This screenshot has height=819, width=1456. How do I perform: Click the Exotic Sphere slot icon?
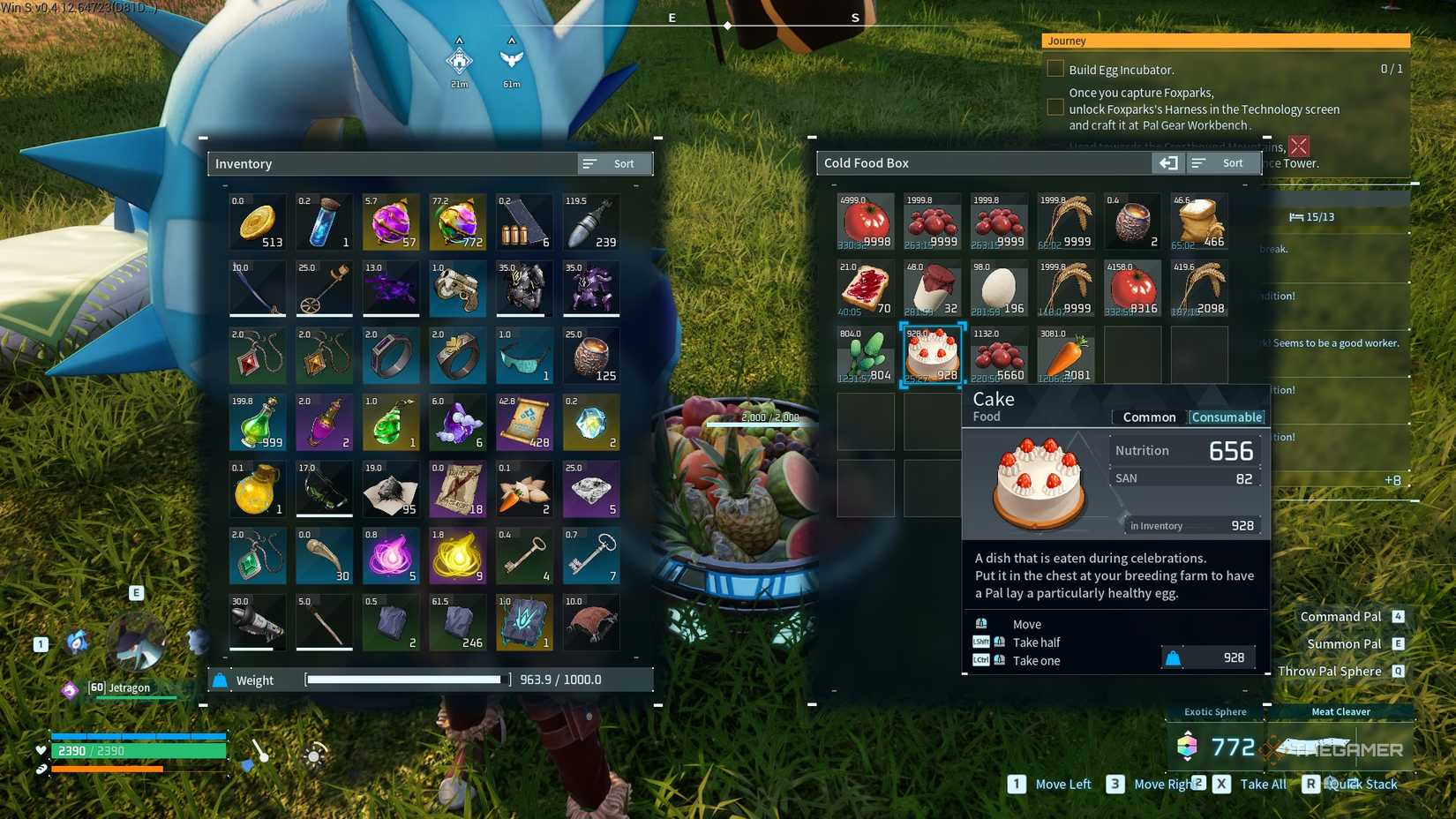point(1187,747)
